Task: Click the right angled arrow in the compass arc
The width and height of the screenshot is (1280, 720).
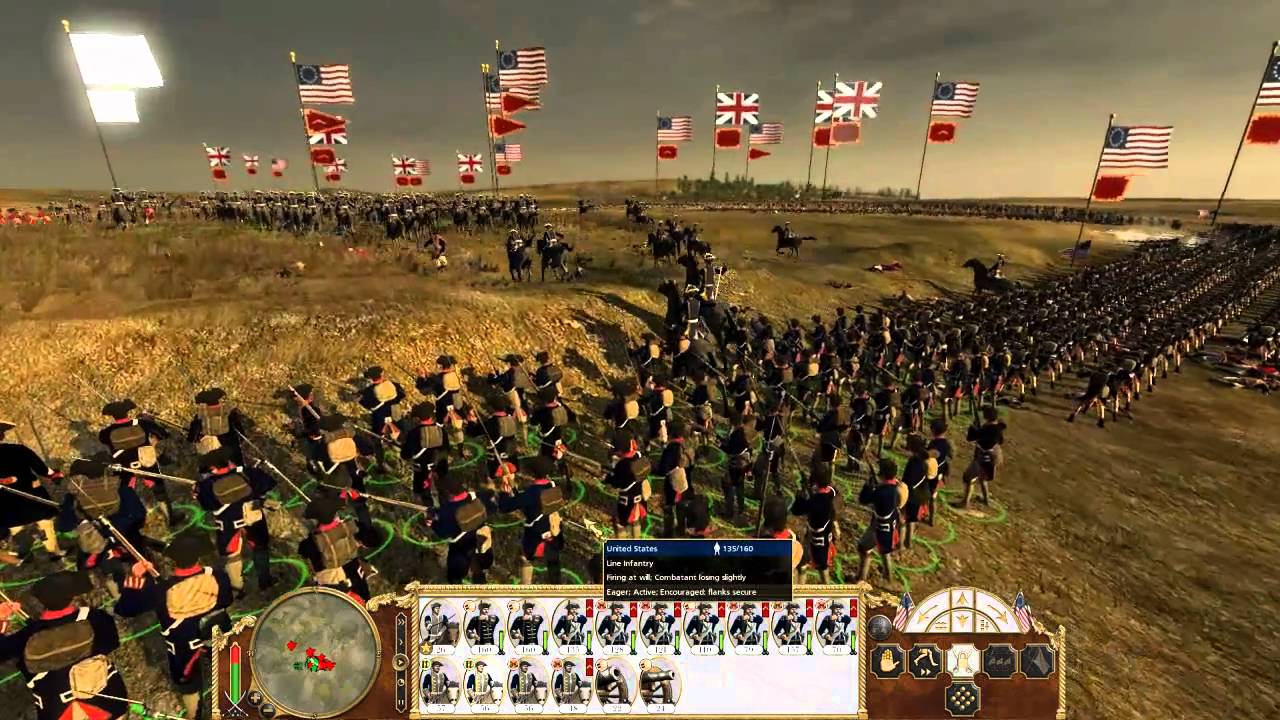Action: (1000, 612)
